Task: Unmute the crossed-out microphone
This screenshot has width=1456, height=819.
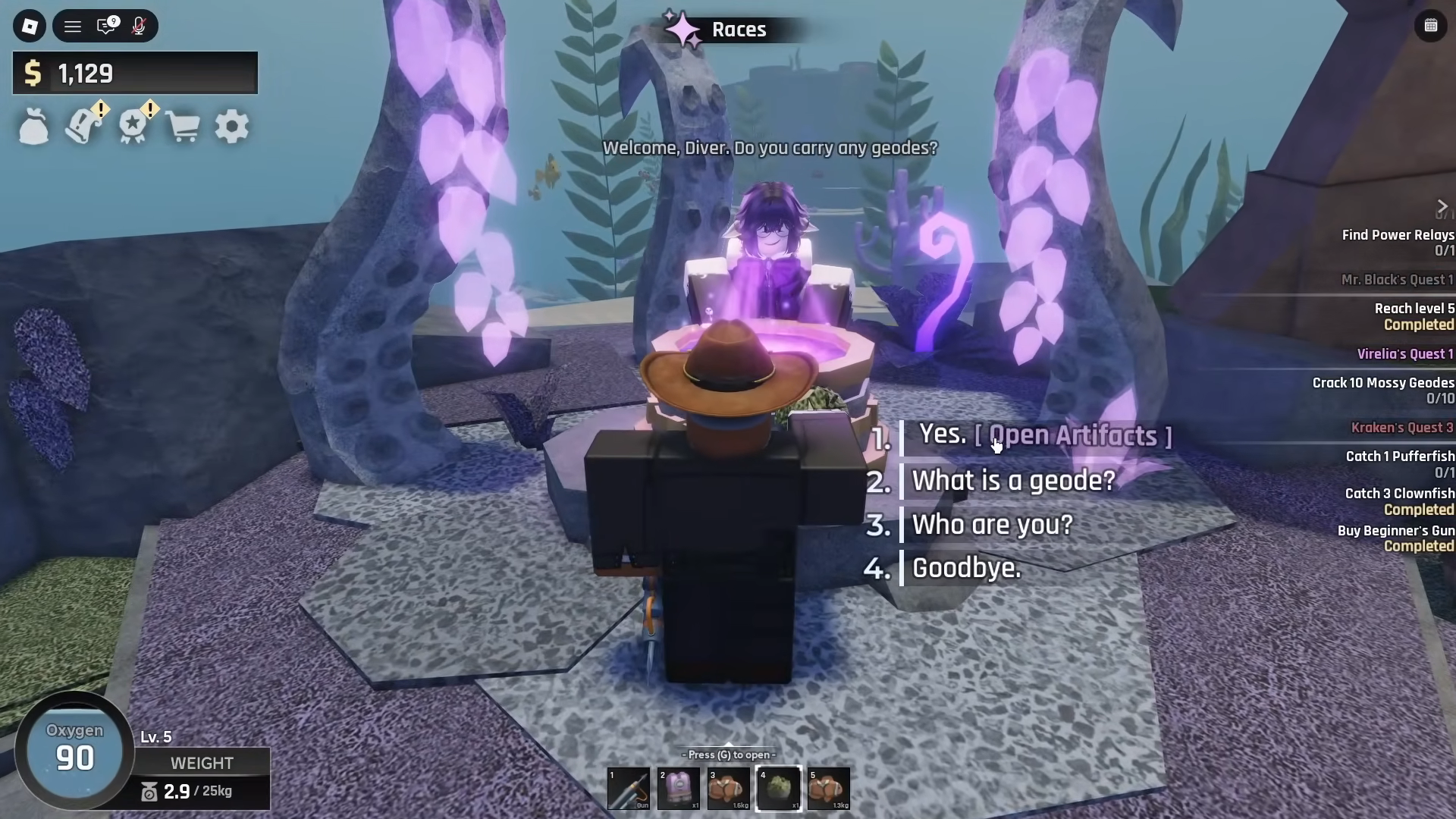Action: pyautogui.click(x=138, y=26)
